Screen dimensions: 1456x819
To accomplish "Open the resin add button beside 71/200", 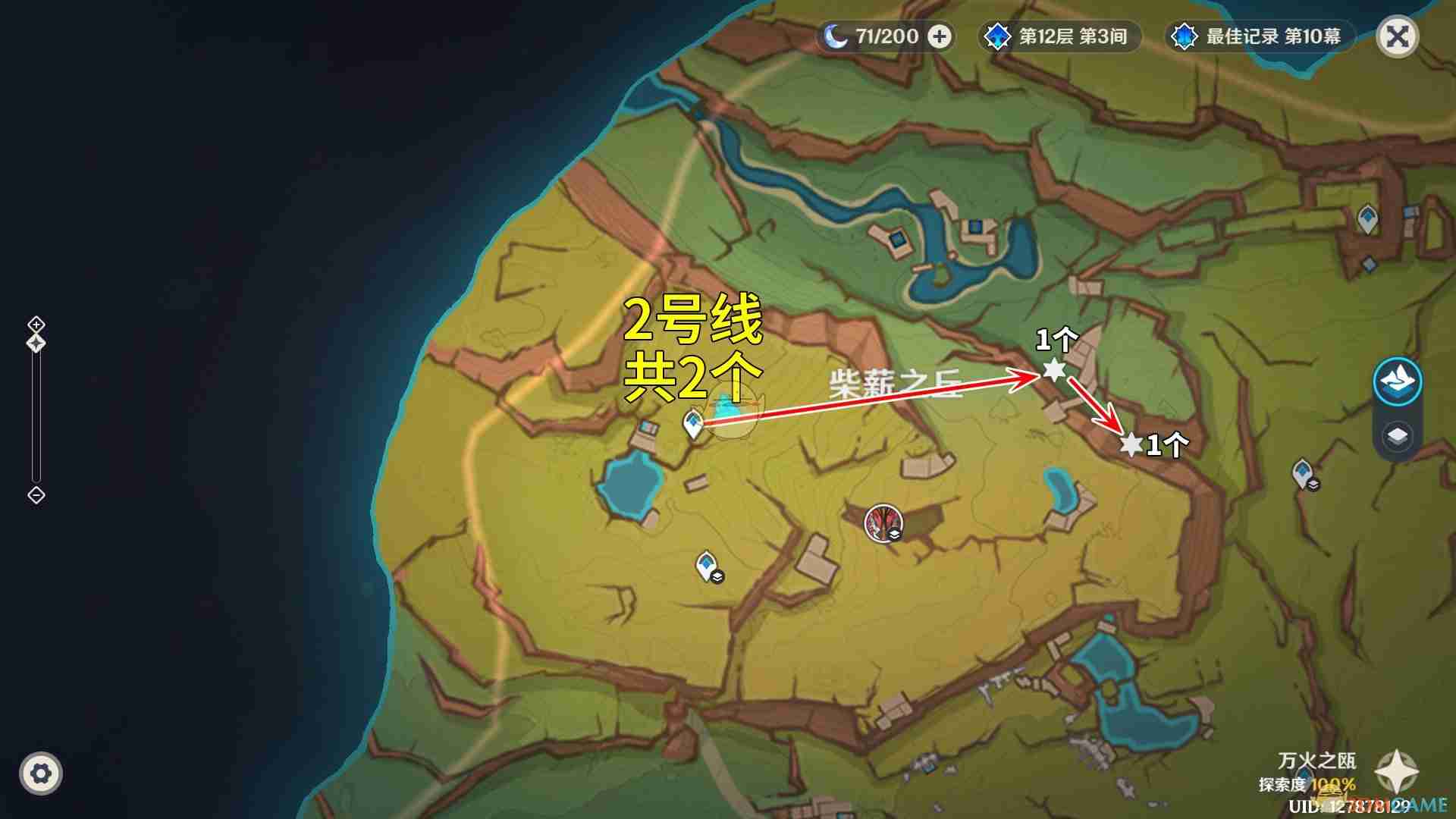I will 940,36.
